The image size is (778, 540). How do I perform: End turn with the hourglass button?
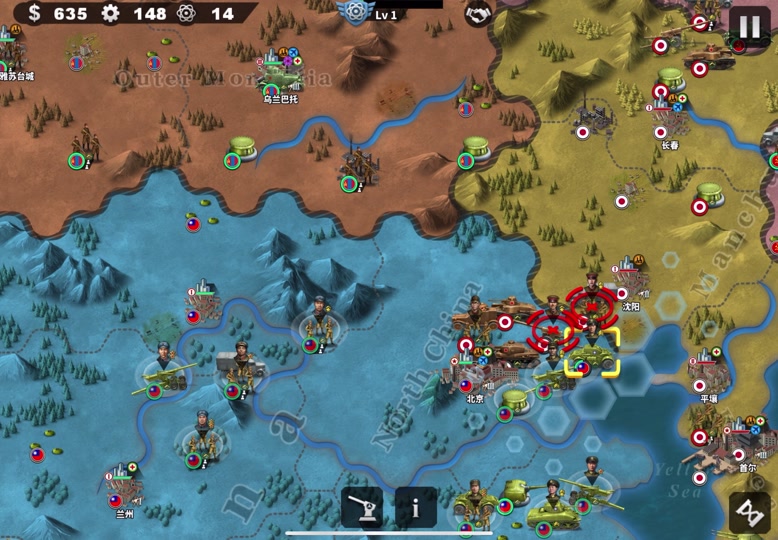[749, 511]
